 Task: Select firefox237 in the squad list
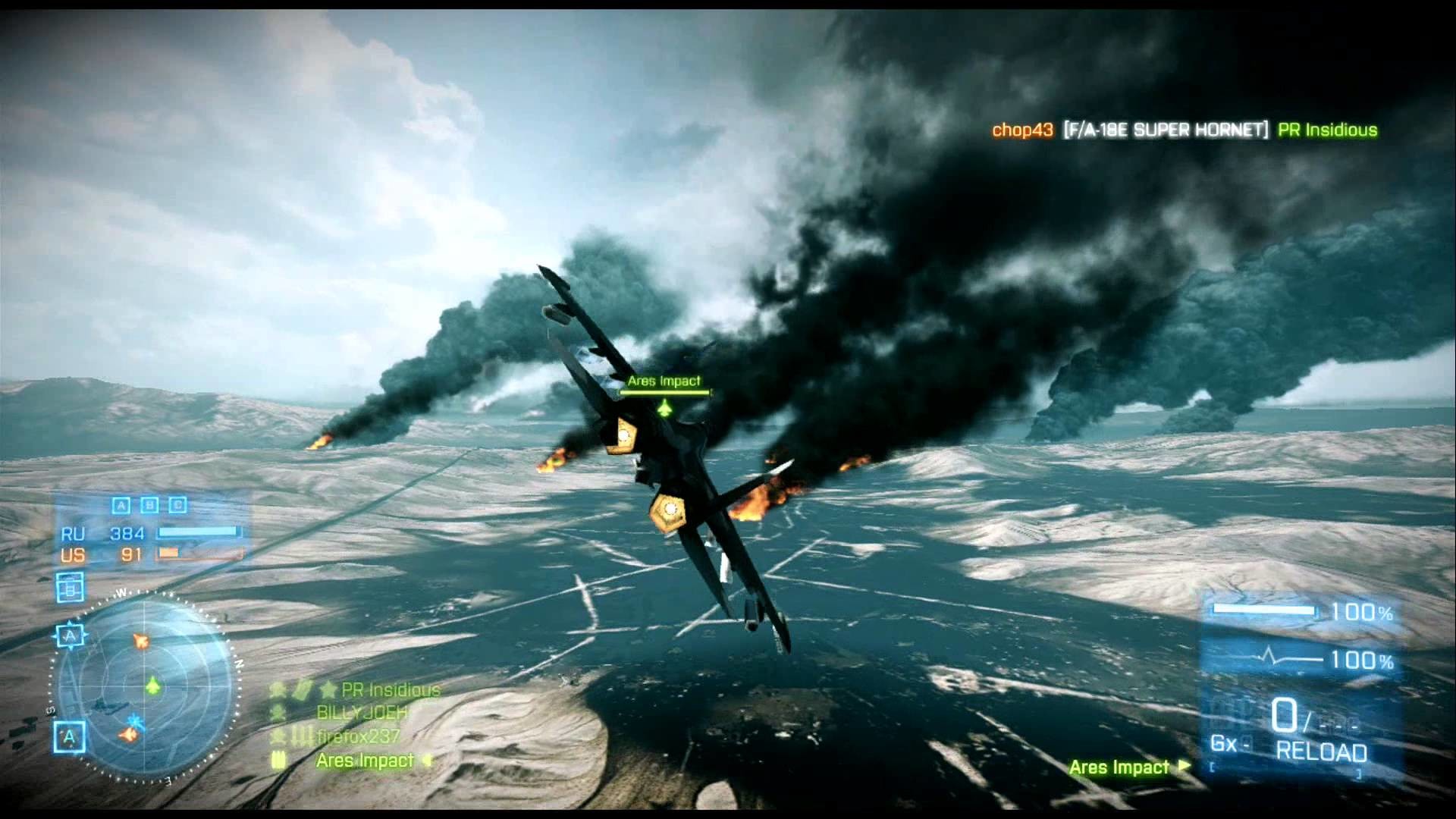(358, 736)
